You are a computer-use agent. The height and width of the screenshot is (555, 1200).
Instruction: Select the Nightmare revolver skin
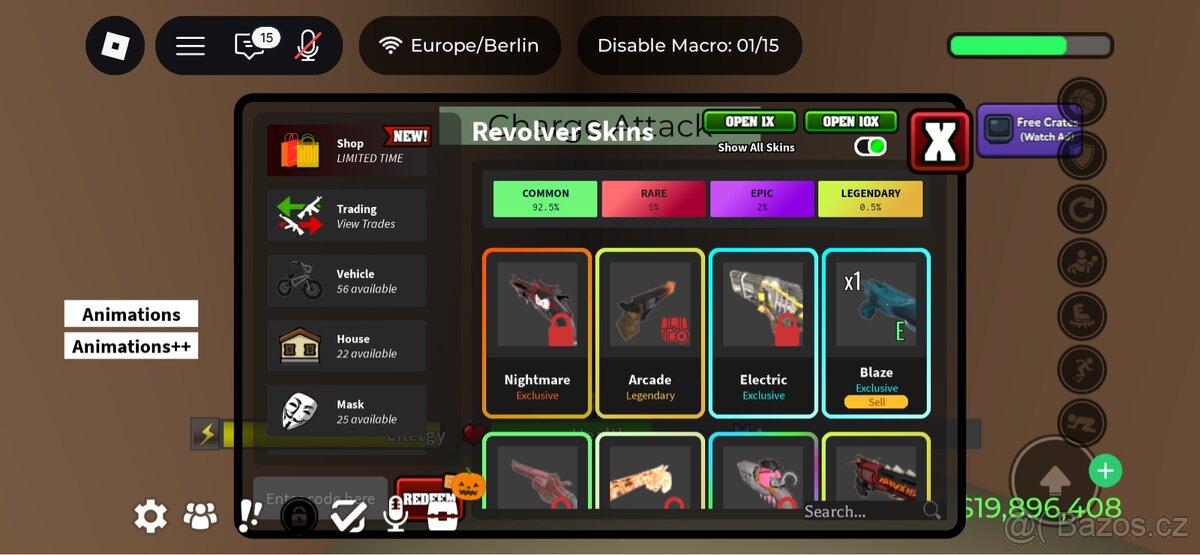point(537,332)
